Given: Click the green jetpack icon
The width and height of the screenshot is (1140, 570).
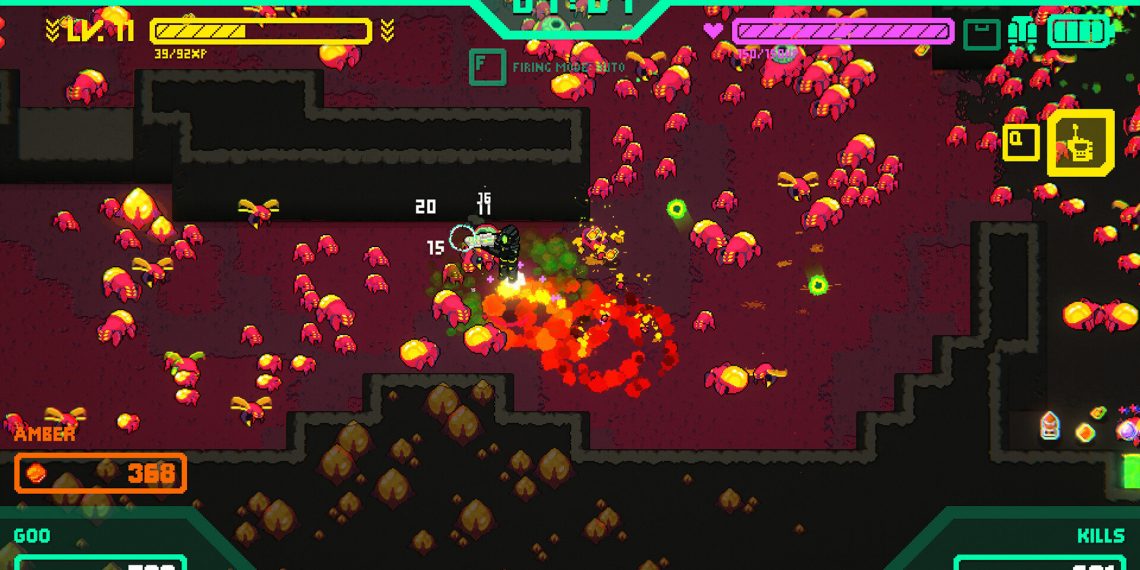Looking at the screenshot, I should [x=1021, y=33].
